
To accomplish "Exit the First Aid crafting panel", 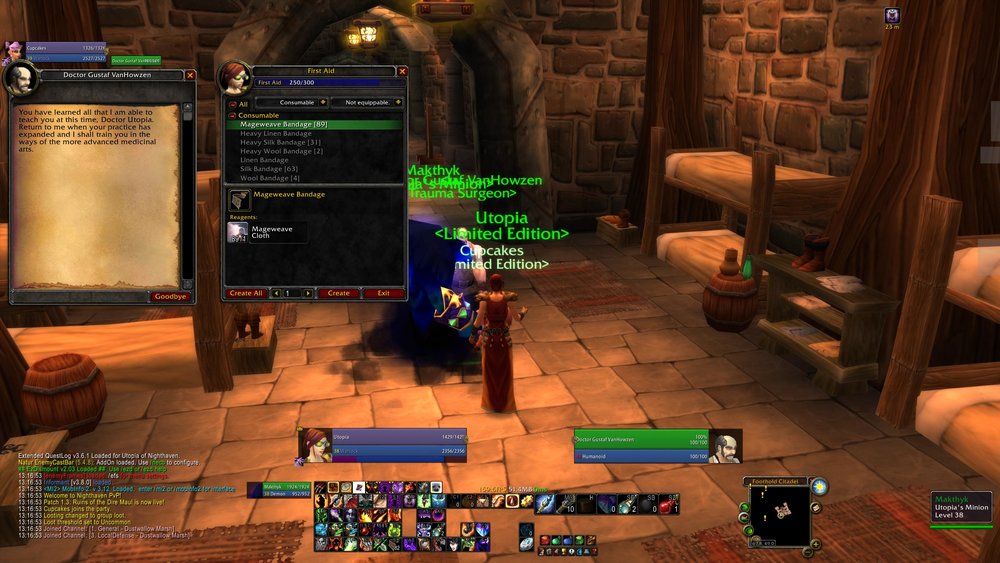I will point(383,293).
